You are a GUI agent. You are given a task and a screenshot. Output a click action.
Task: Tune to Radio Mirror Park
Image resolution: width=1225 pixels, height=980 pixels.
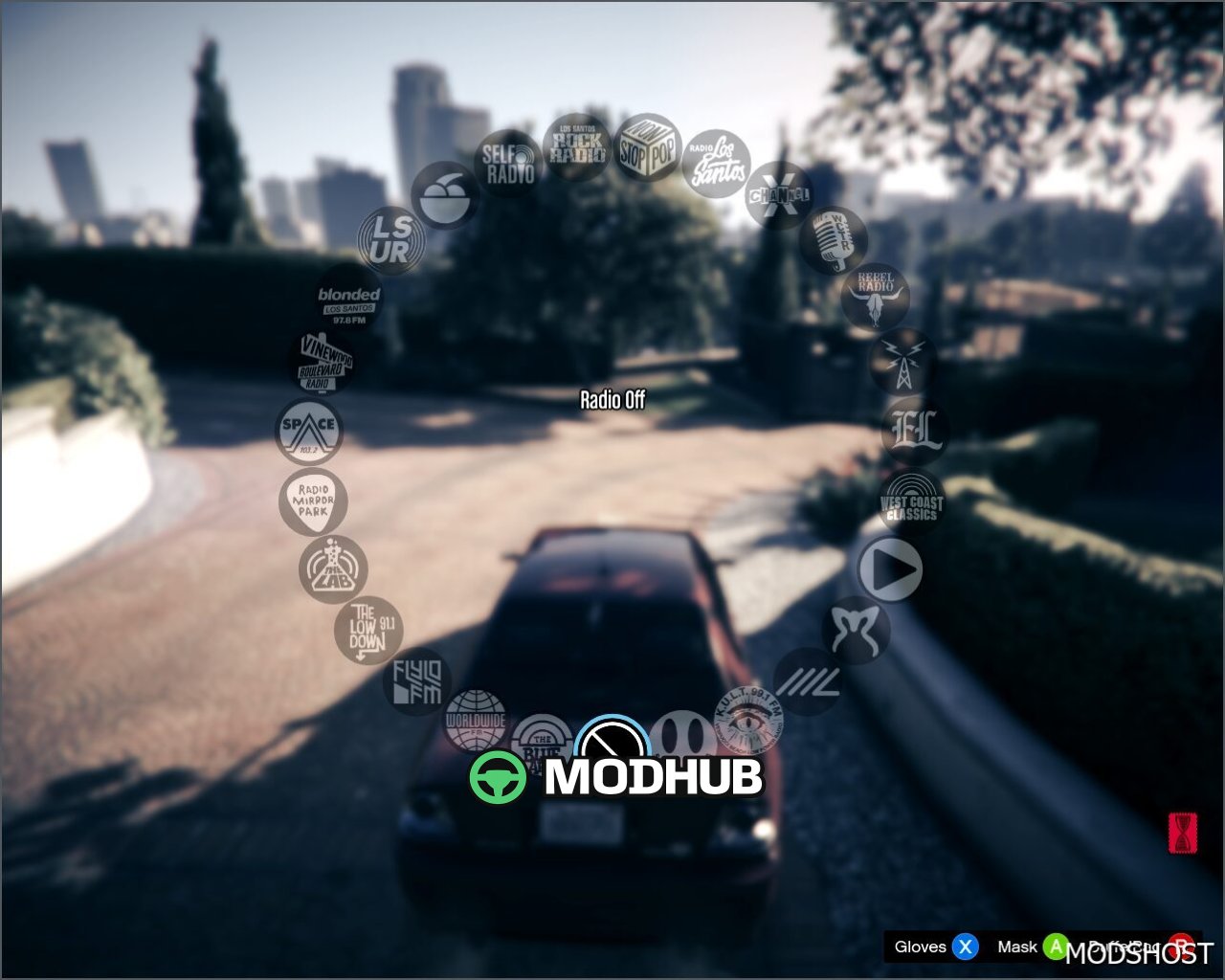pyautogui.click(x=313, y=501)
